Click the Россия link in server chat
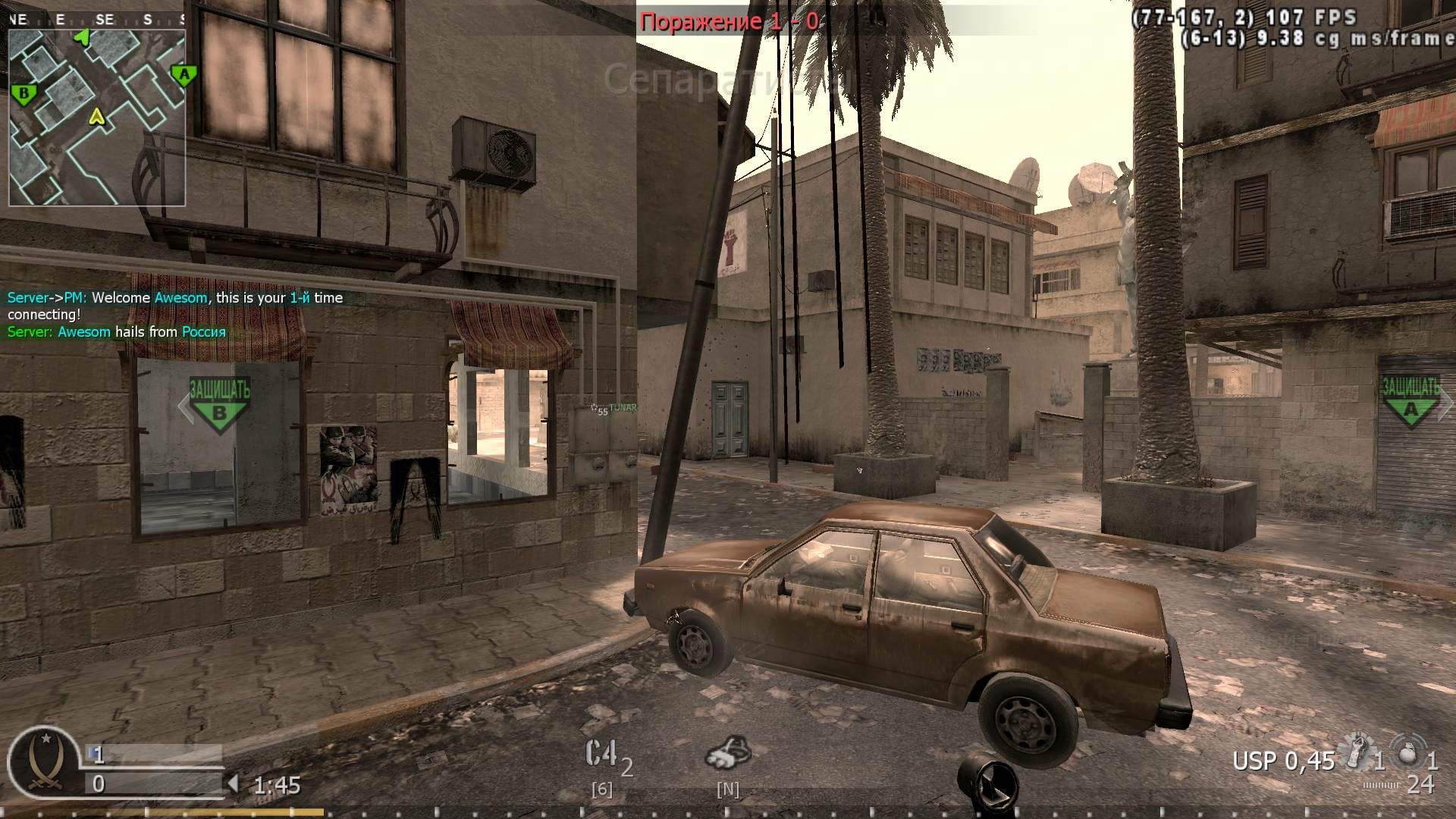The image size is (1456, 819). (203, 331)
